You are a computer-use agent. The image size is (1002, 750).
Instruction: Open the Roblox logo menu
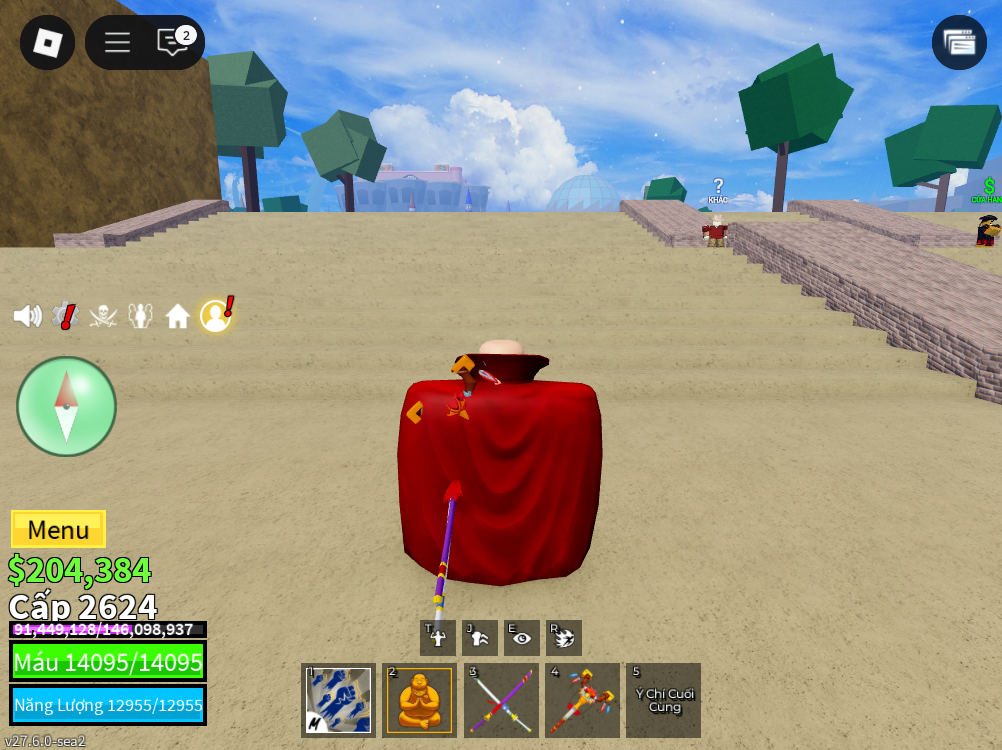tap(47, 42)
